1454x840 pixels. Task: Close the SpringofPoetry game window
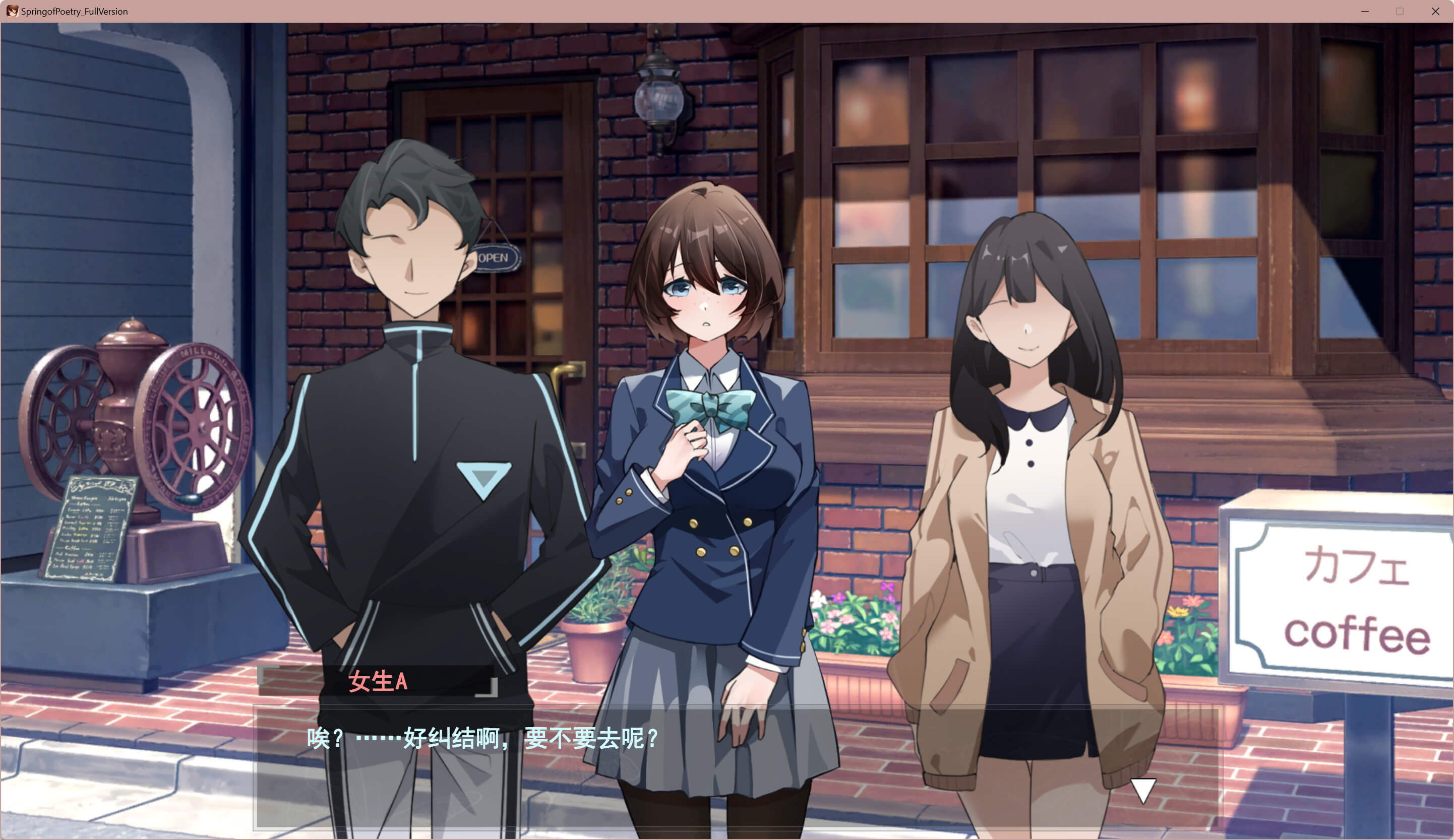pos(1435,12)
